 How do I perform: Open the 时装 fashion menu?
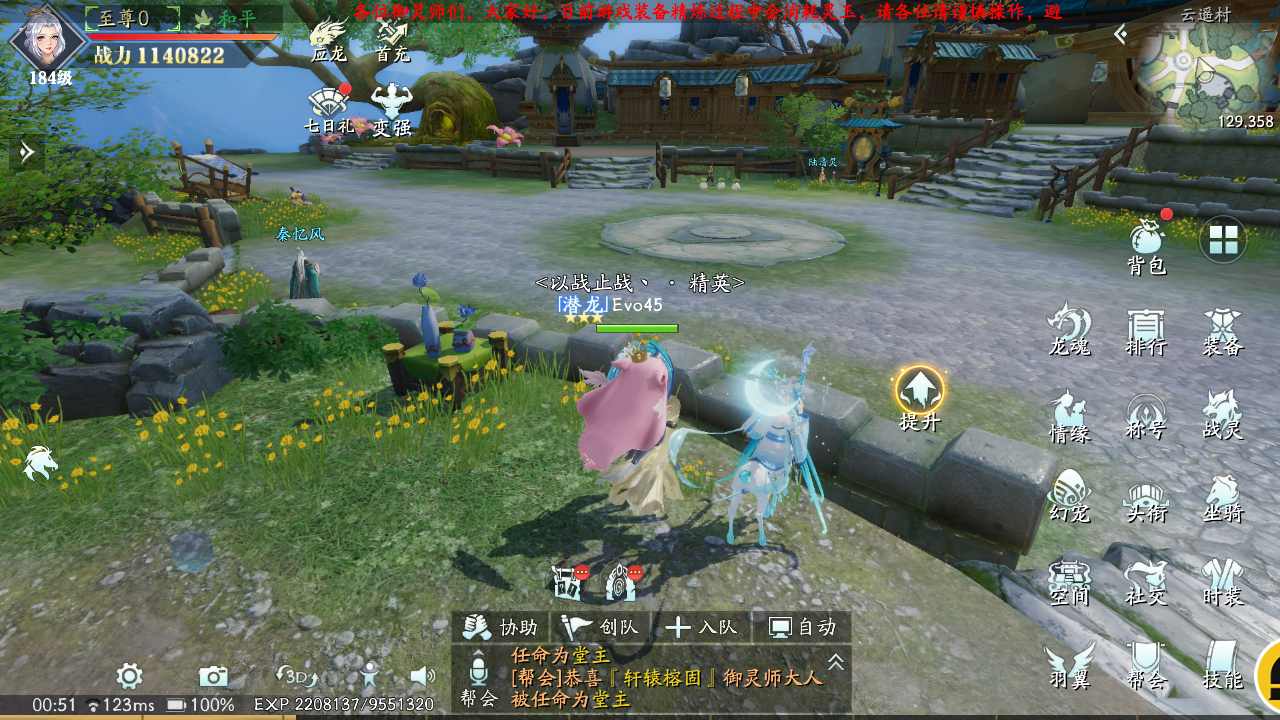1222,581
